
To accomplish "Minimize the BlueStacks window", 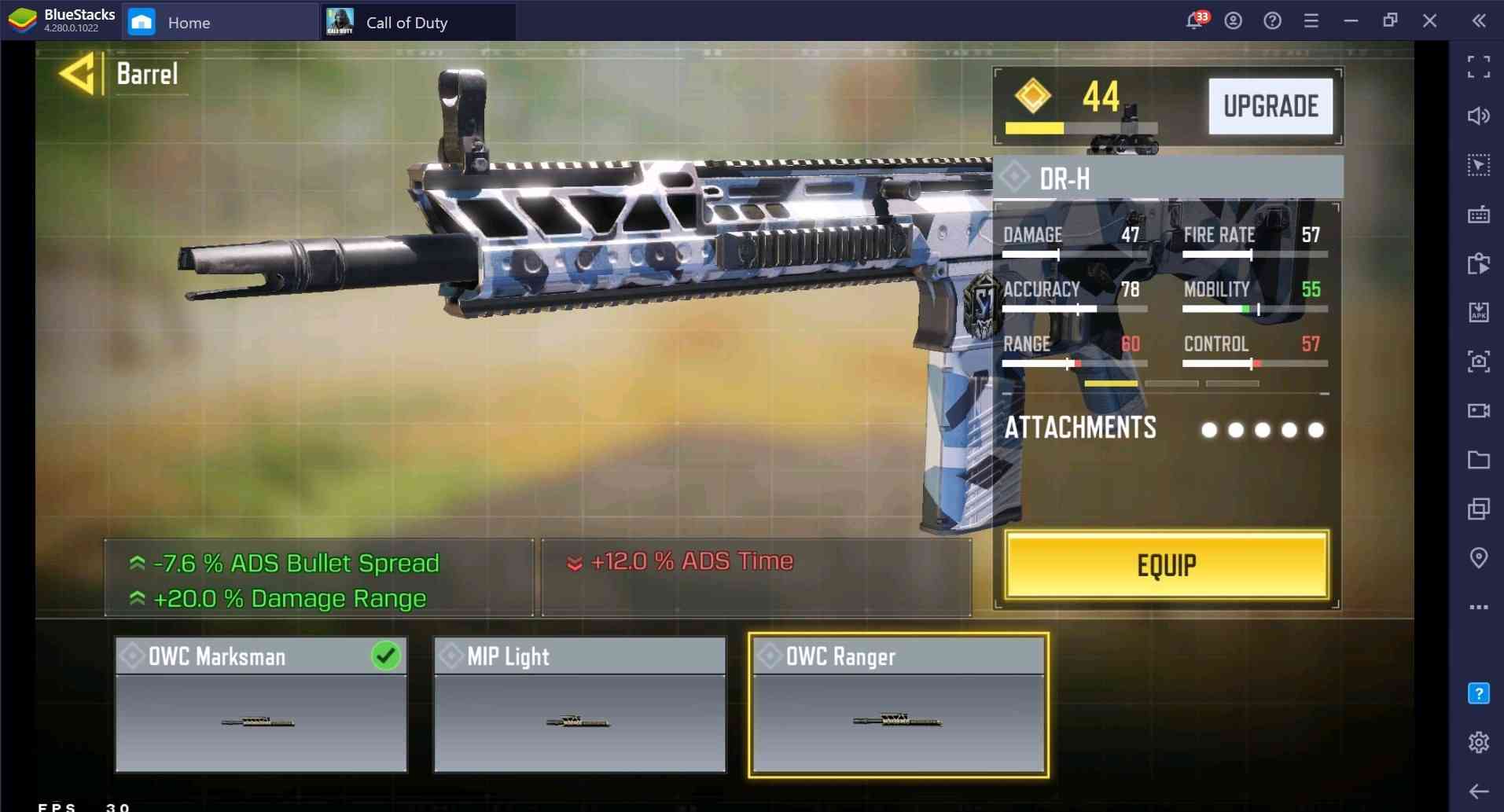I will point(1351,21).
